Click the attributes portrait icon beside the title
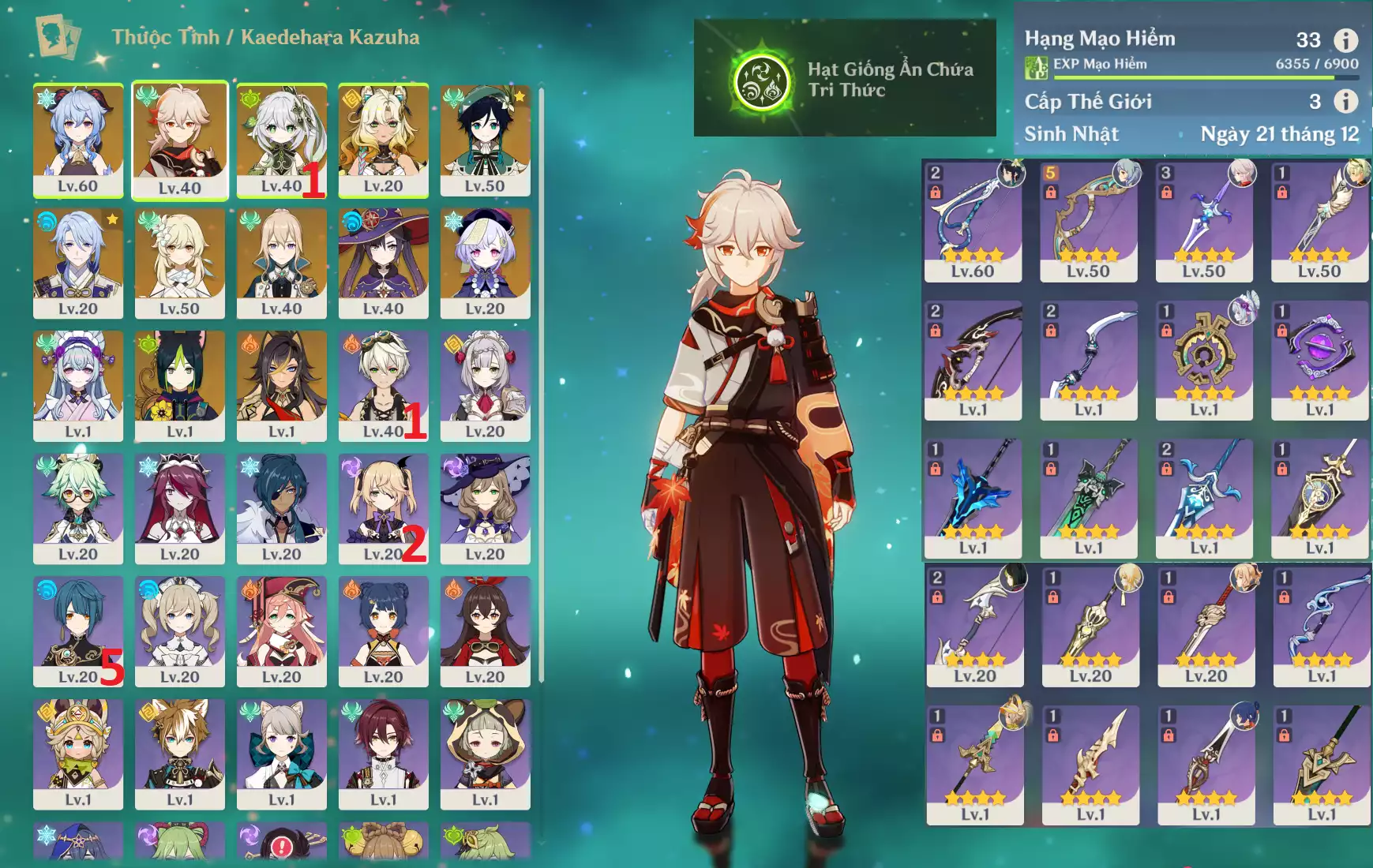The height and width of the screenshot is (868, 1373). point(58,37)
